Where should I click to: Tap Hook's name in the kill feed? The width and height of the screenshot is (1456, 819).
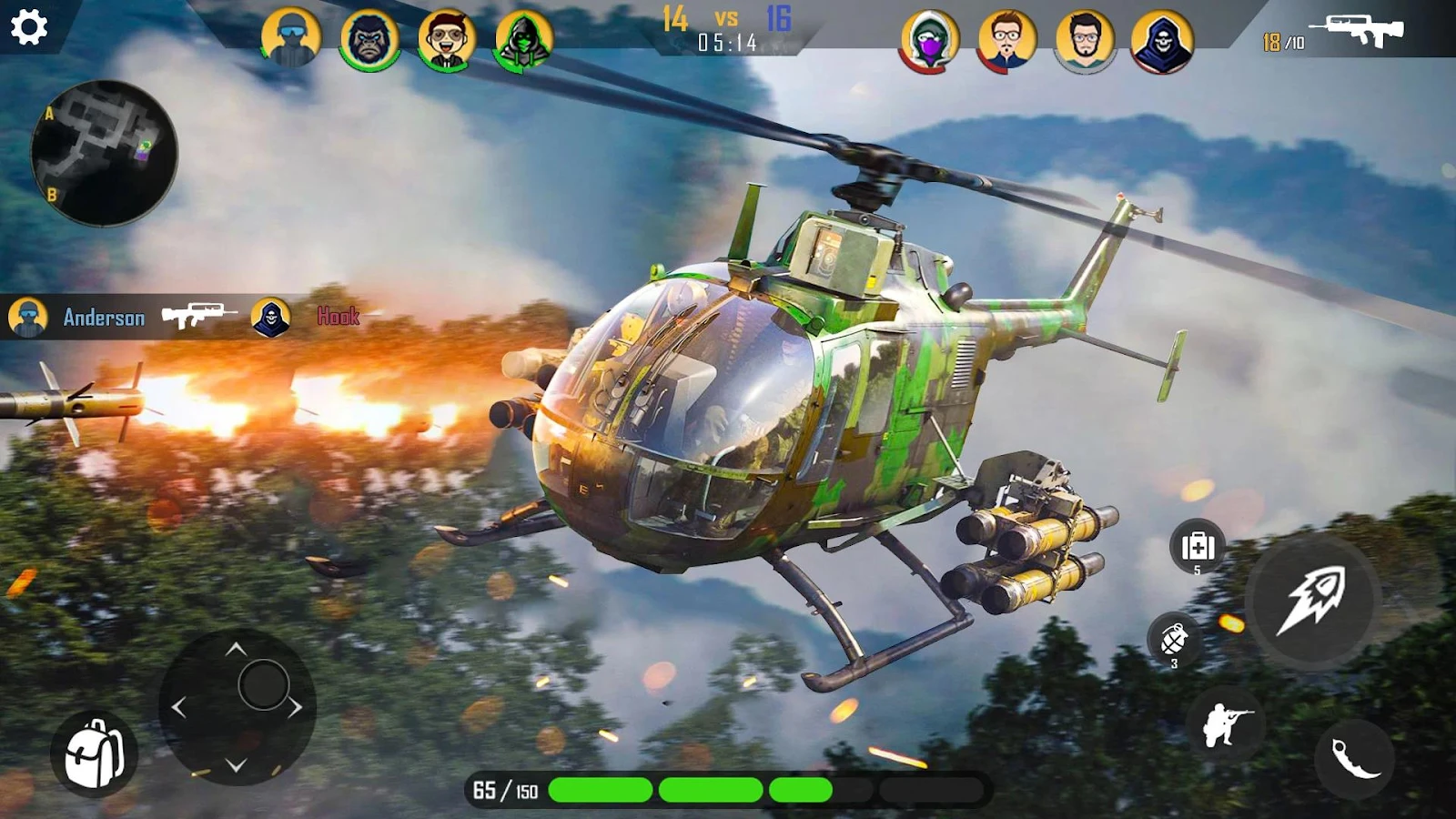pyautogui.click(x=337, y=318)
